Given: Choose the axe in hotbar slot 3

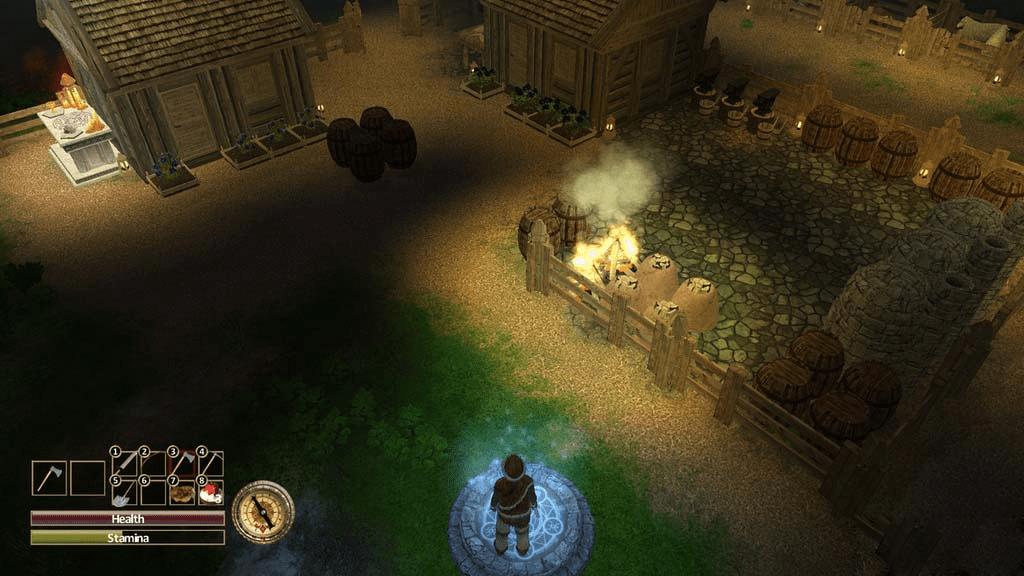Looking at the screenshot, I should click(182, 463).
